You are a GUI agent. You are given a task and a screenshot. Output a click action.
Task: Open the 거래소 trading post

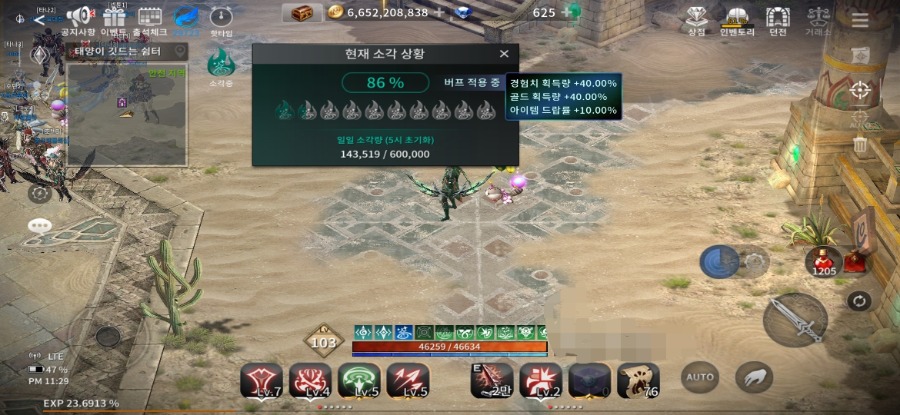click(819, 17)
